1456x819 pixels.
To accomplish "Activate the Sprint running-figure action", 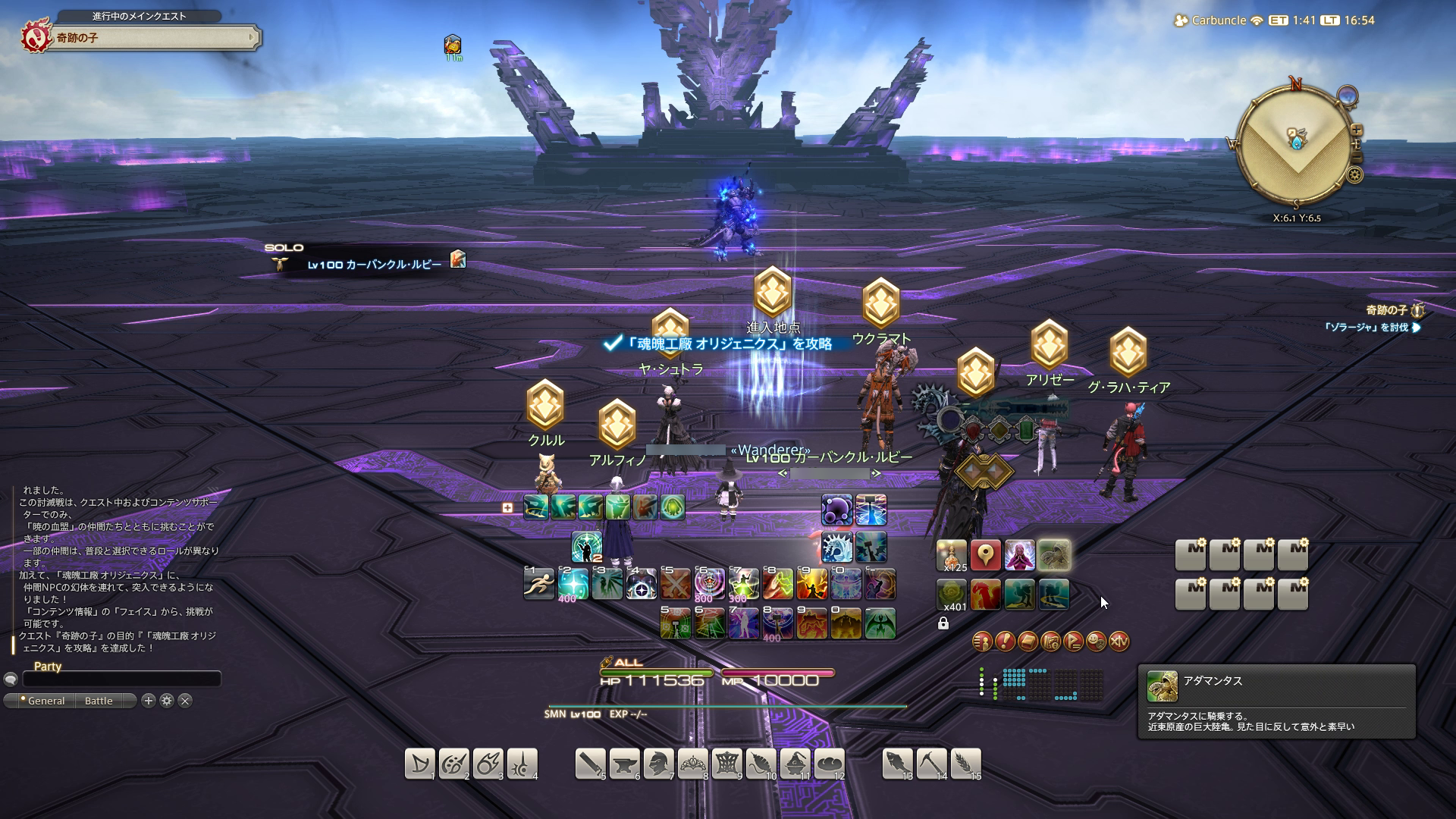I will coord(538,584).
